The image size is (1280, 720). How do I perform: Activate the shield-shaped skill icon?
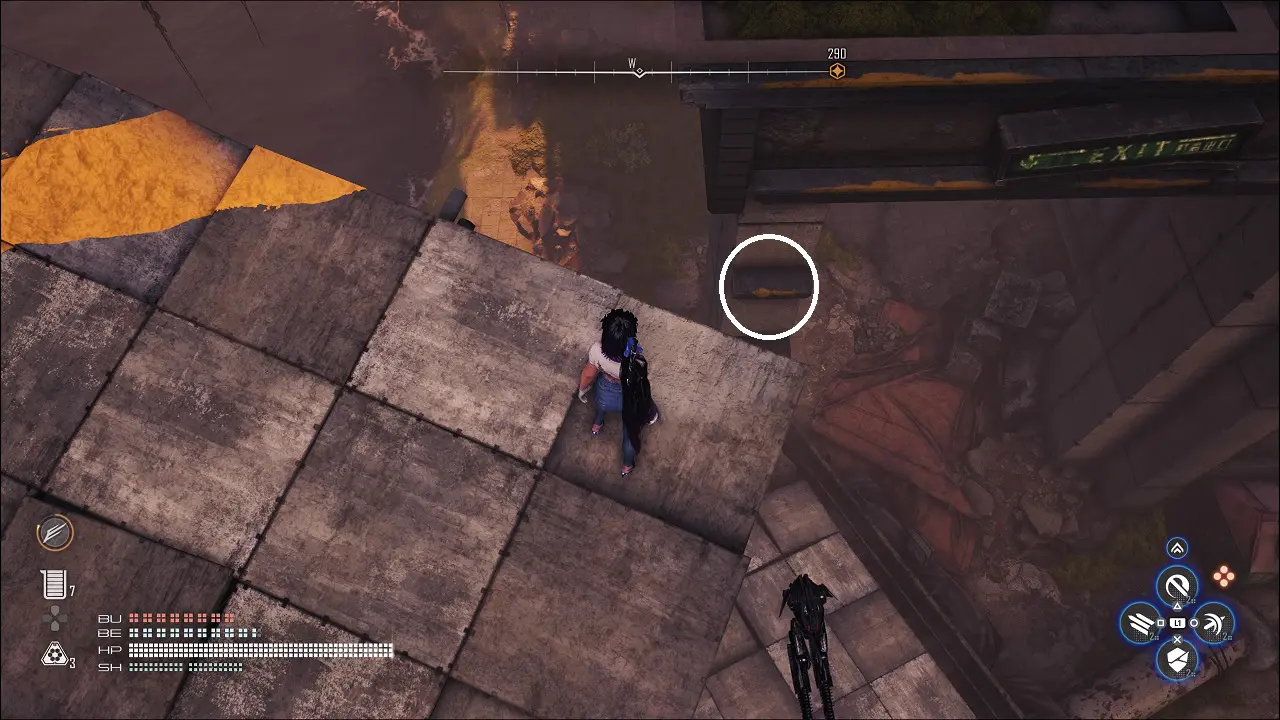[x=1177, y=659]
